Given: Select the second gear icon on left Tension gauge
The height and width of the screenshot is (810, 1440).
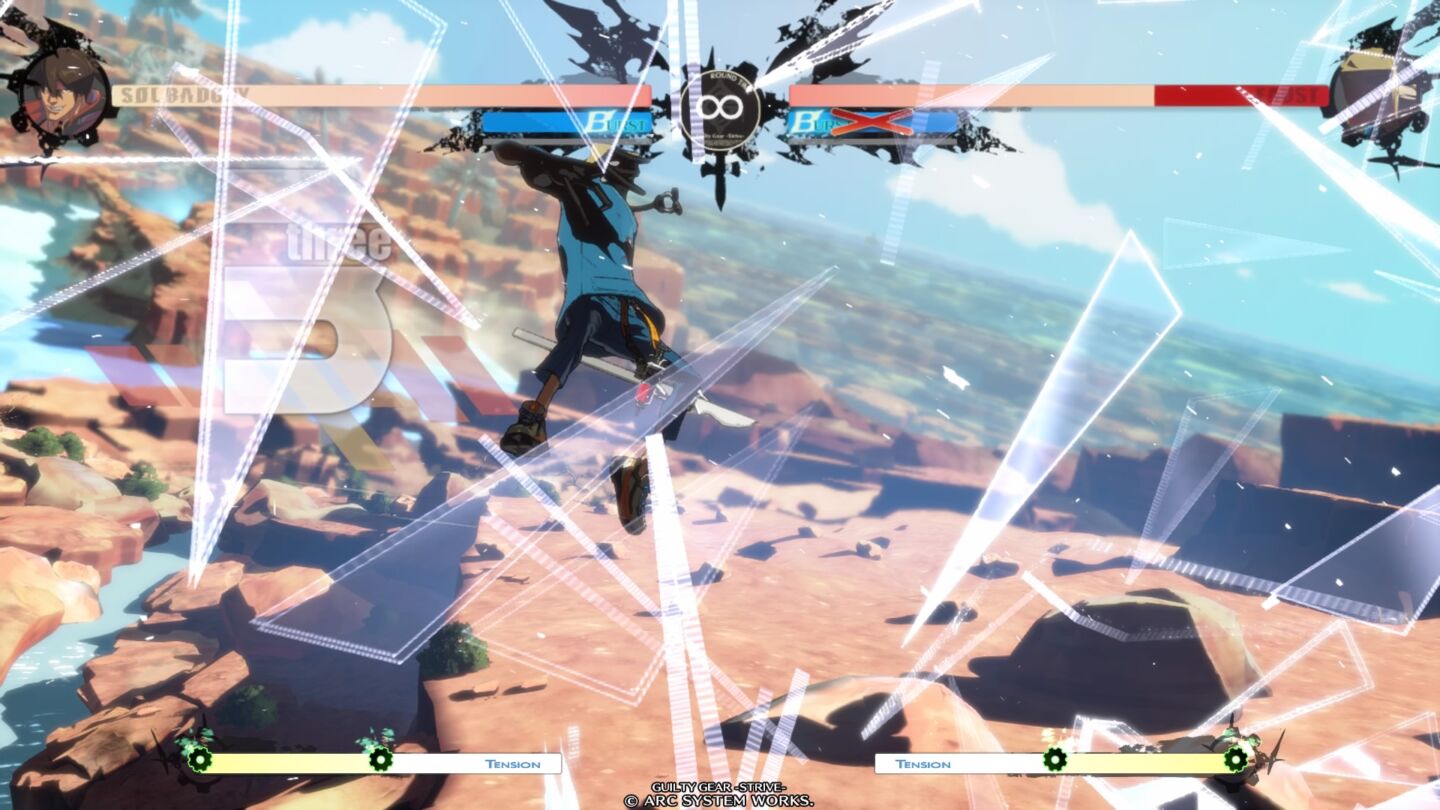Looking at the screenshot, I should [x=380, y=762].
